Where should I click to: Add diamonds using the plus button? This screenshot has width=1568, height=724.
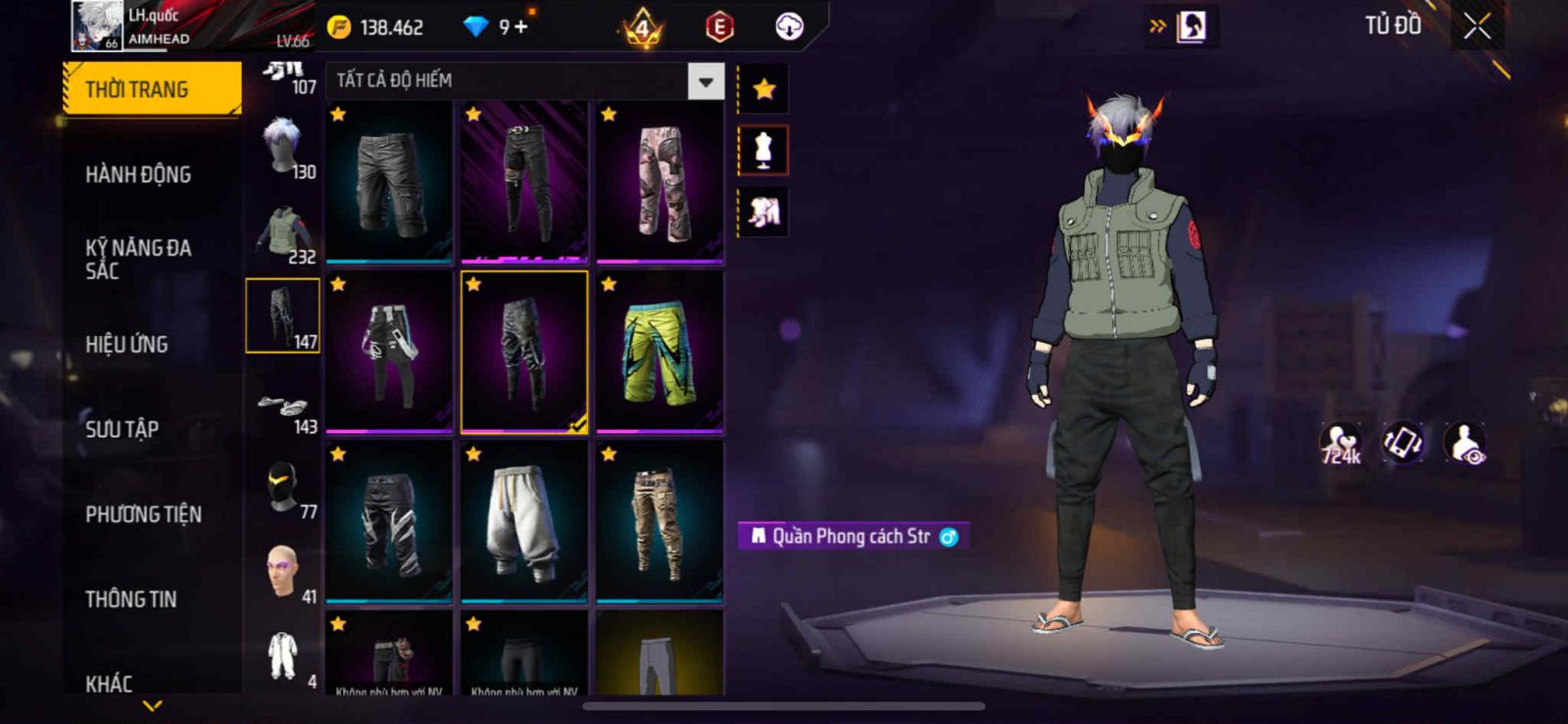(x=520, y=27)
